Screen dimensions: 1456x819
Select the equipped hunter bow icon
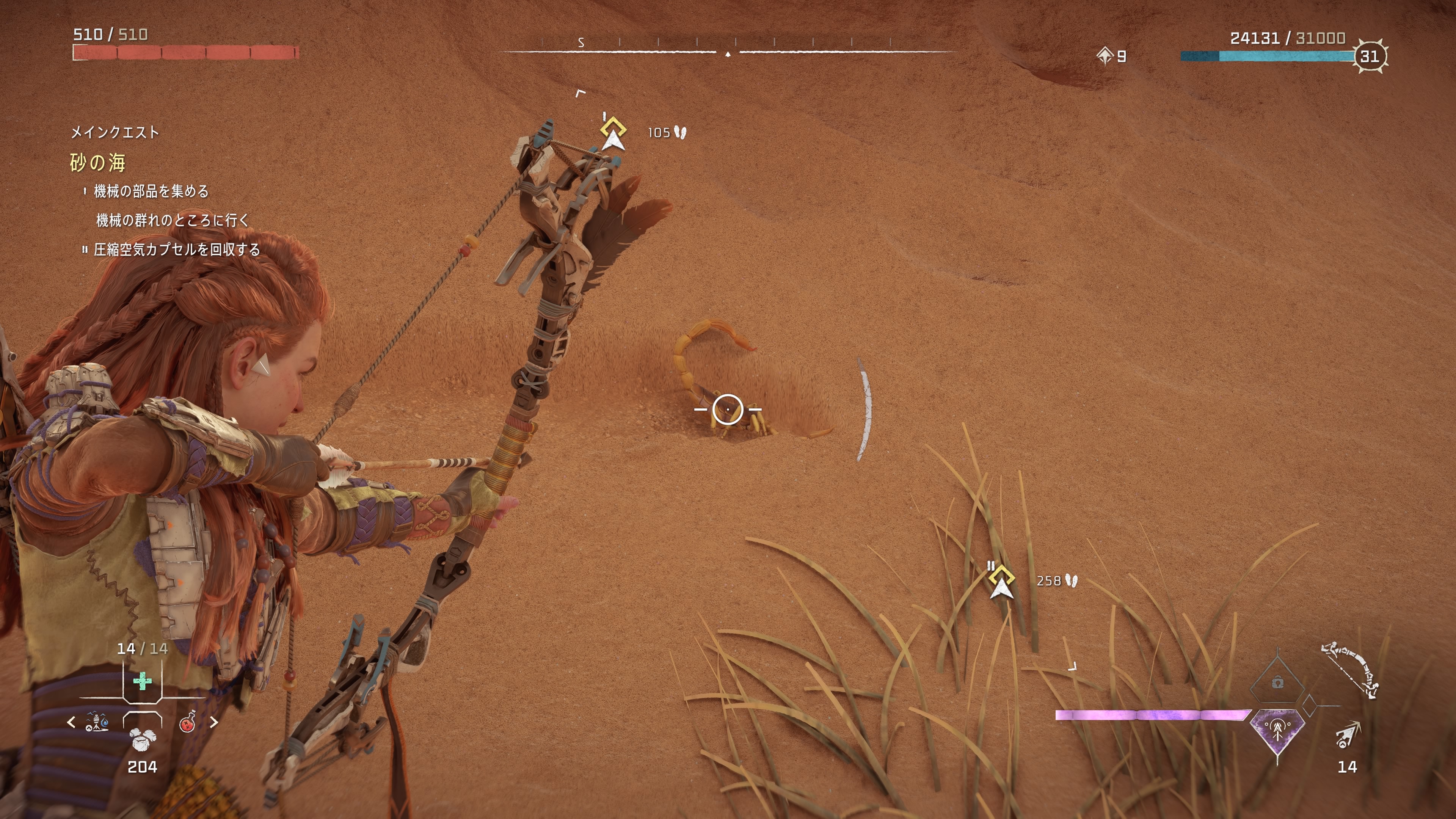[x=1350, y=670]
